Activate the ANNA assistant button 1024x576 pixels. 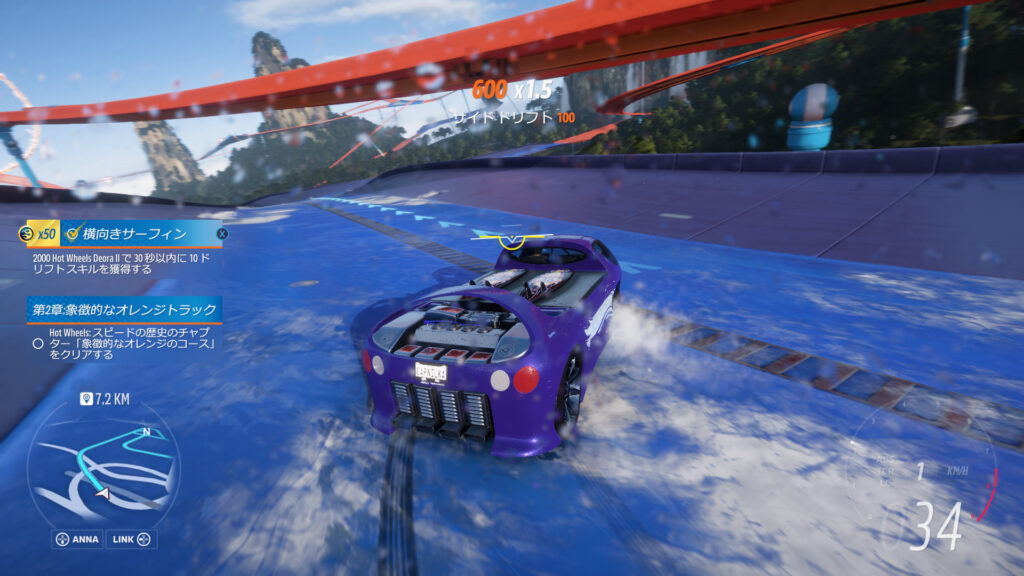tap(77, 540)
